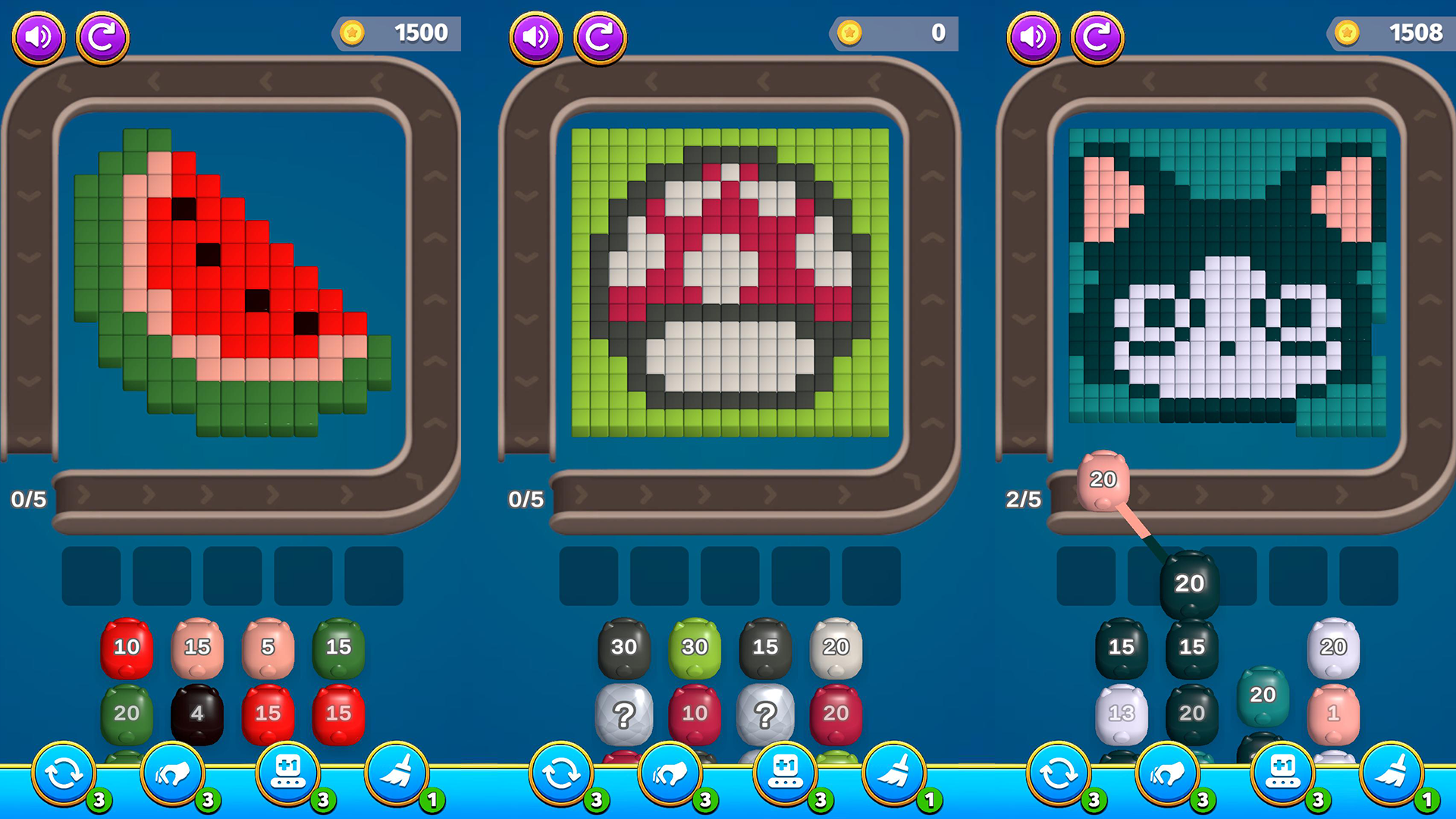This screenshot has height=819, width=1456.
Task: Restart the watermelon puzzle
Action: coord(104,34)
